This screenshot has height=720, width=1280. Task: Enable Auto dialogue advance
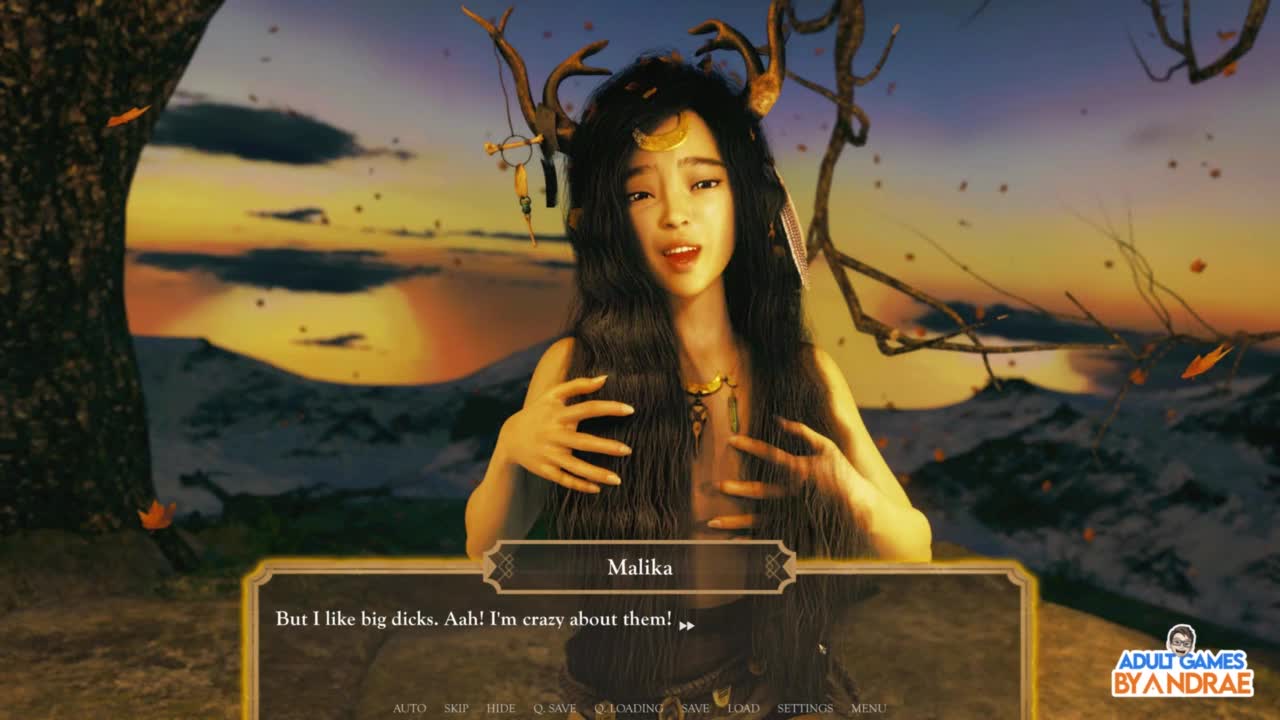click(409, 708)
